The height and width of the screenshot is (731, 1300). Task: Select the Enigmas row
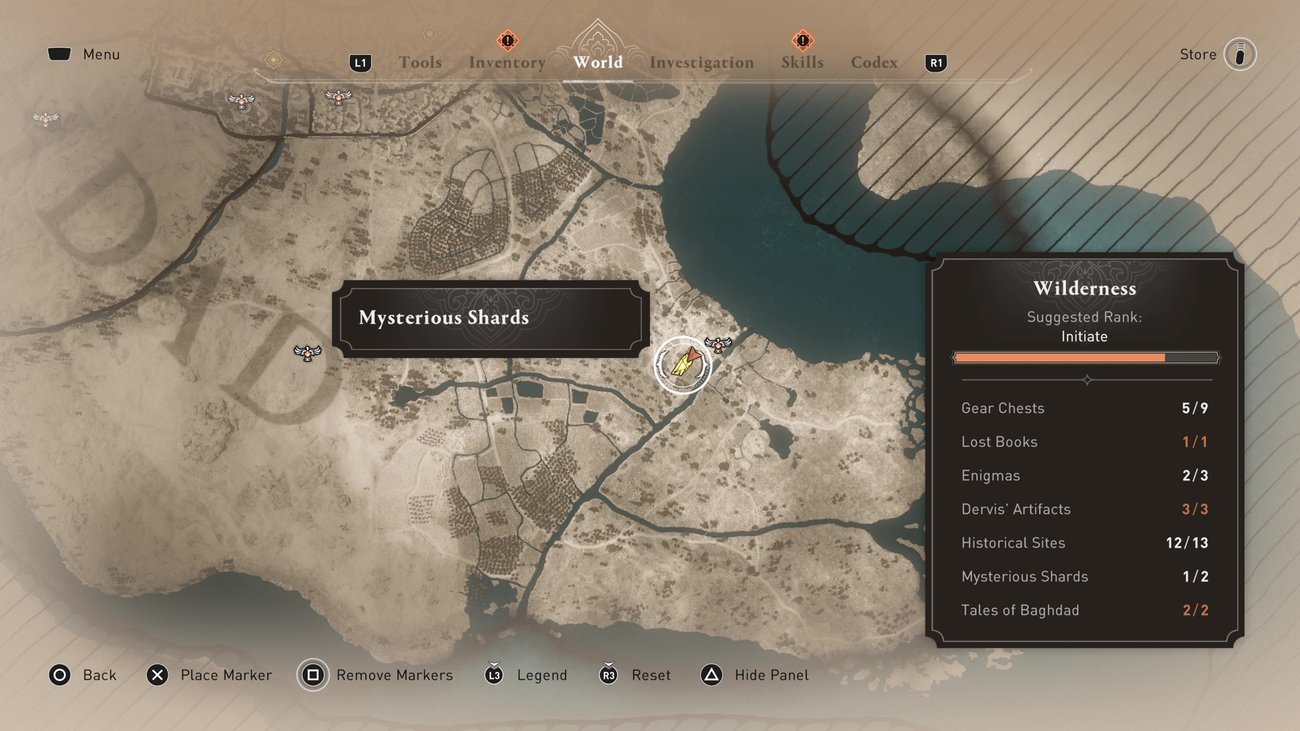(1085, 475)
